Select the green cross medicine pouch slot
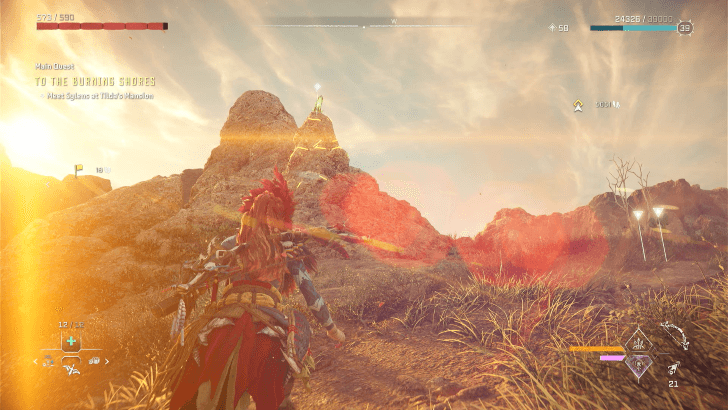 [x=71, y=341]
